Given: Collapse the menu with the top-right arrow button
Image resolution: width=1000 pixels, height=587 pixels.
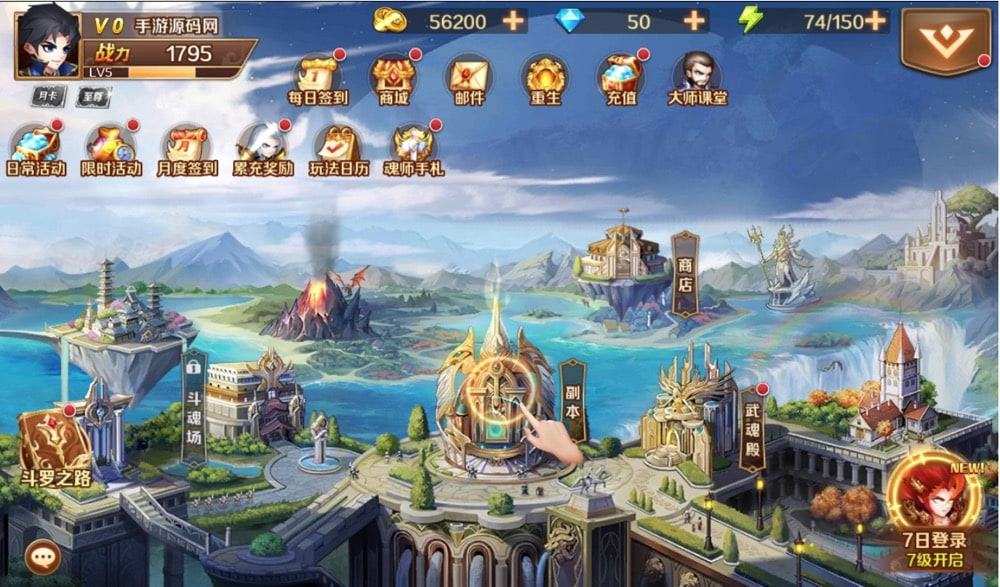Looking at the screenshot, I should click(x=945, y=41).
